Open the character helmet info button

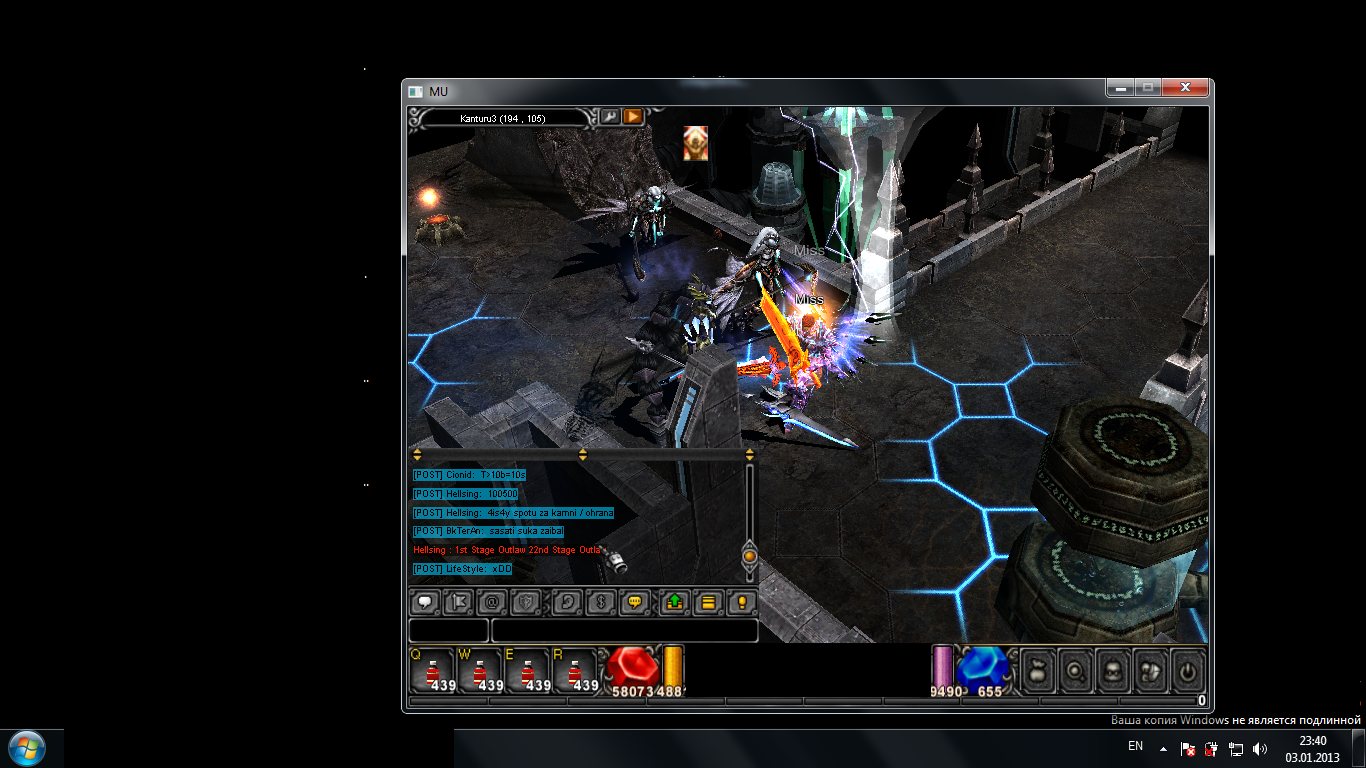[1112, 671]
